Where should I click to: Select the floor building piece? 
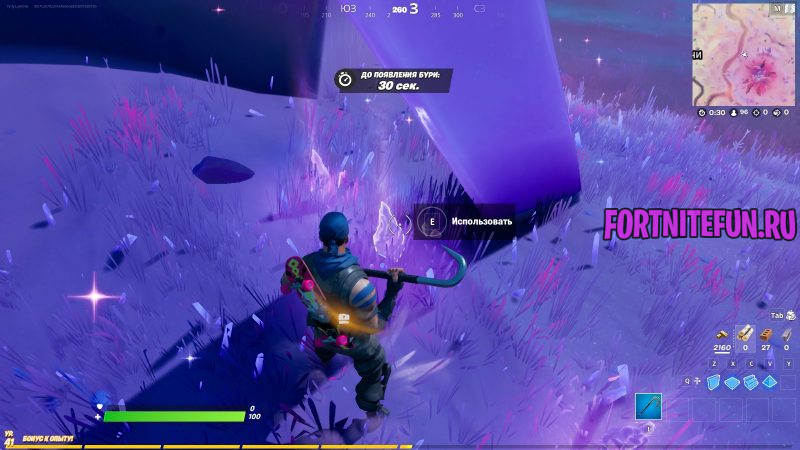coord(733,382)
